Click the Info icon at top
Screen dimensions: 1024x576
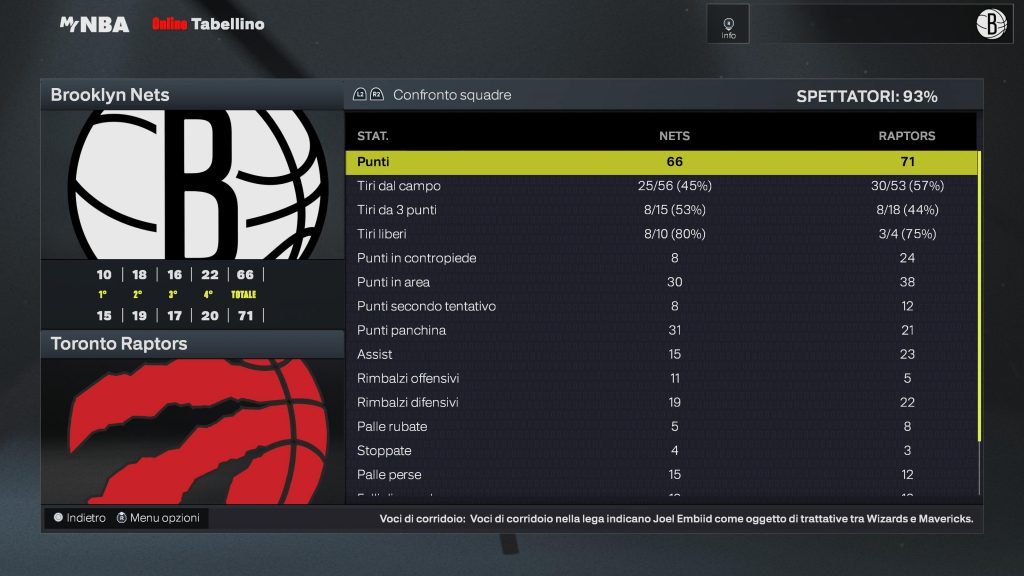click(x=728, y=25)
